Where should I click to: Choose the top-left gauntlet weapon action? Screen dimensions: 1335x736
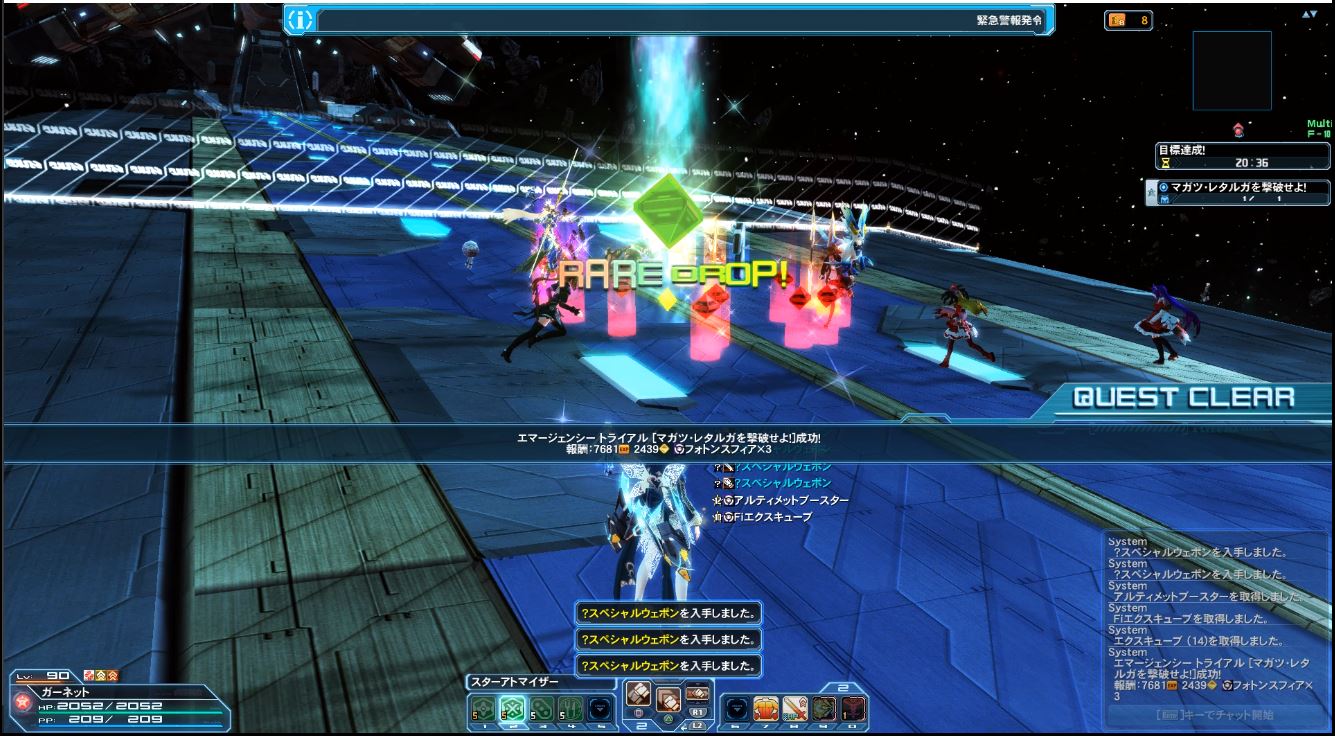(x=638, y=691)
